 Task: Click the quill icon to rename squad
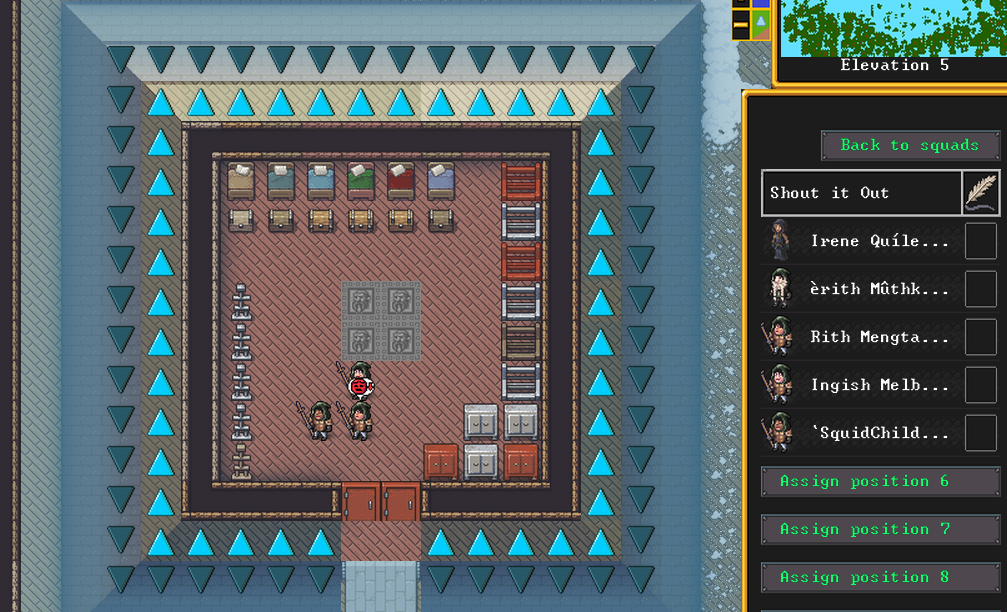(980, 192)
